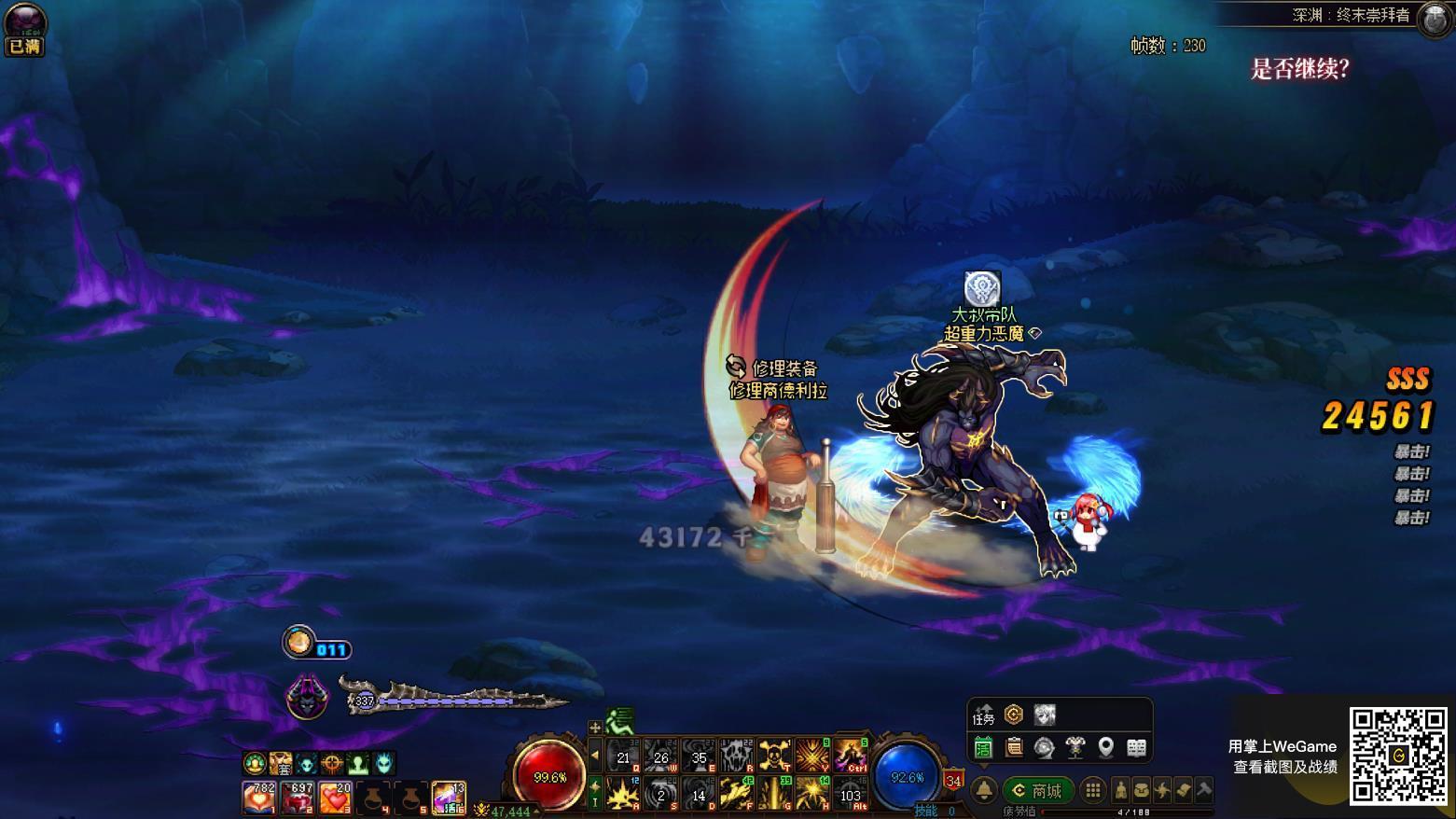
Task: Click the hotbar left arrow toggle
Action: pos(595,755)
